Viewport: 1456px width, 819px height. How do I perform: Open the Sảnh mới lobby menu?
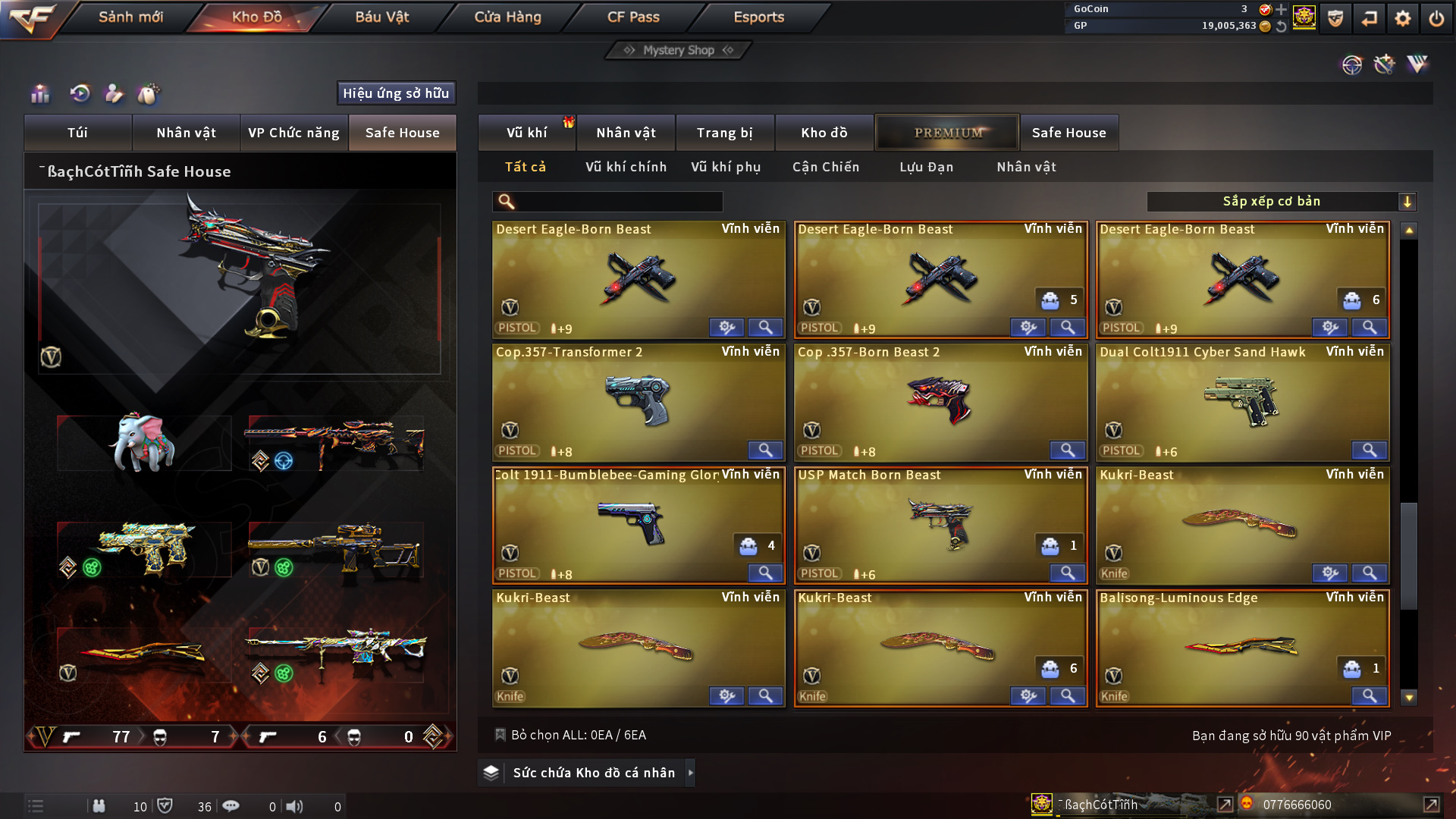(130, 17)
